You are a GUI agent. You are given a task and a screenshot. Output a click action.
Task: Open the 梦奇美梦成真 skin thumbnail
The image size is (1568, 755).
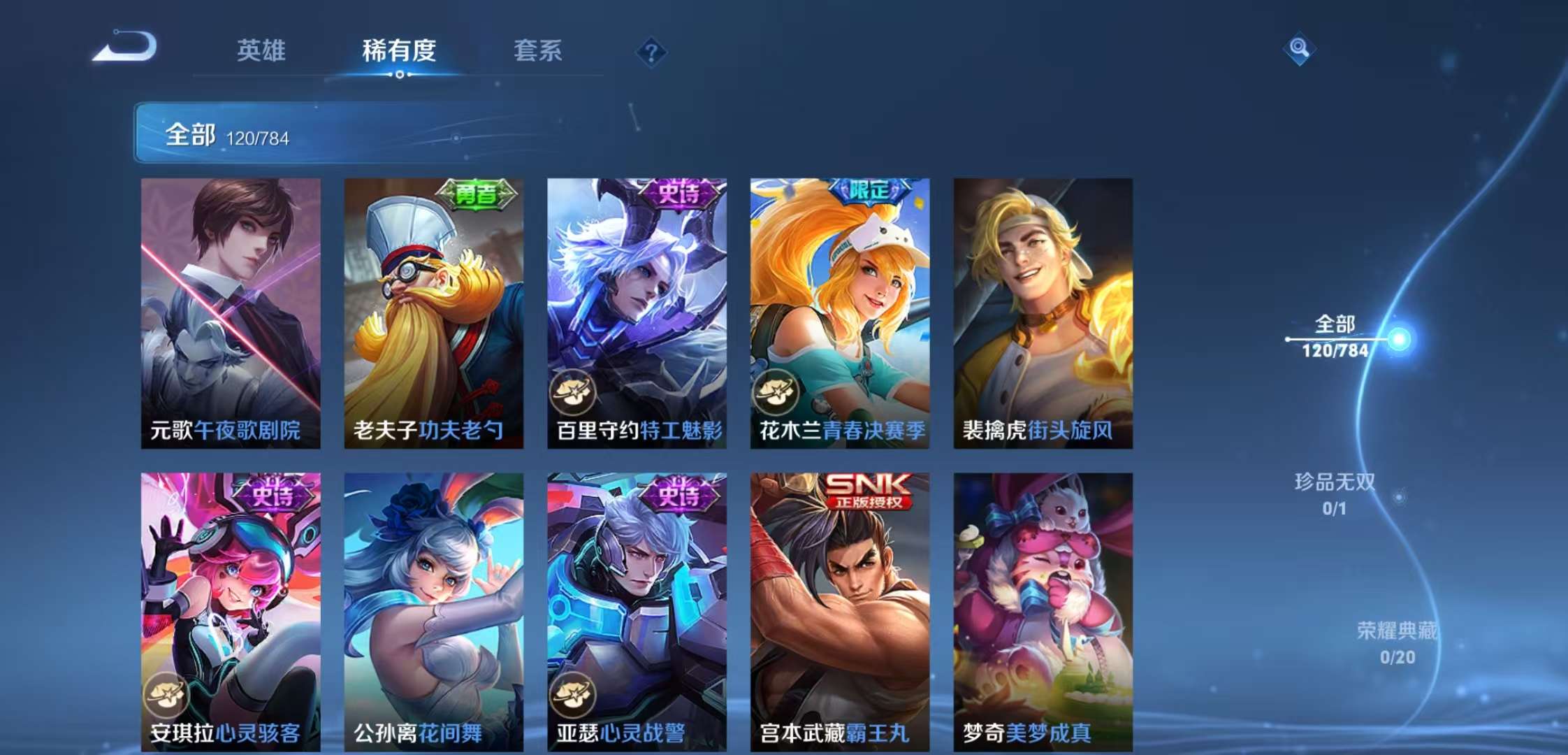1041,601
